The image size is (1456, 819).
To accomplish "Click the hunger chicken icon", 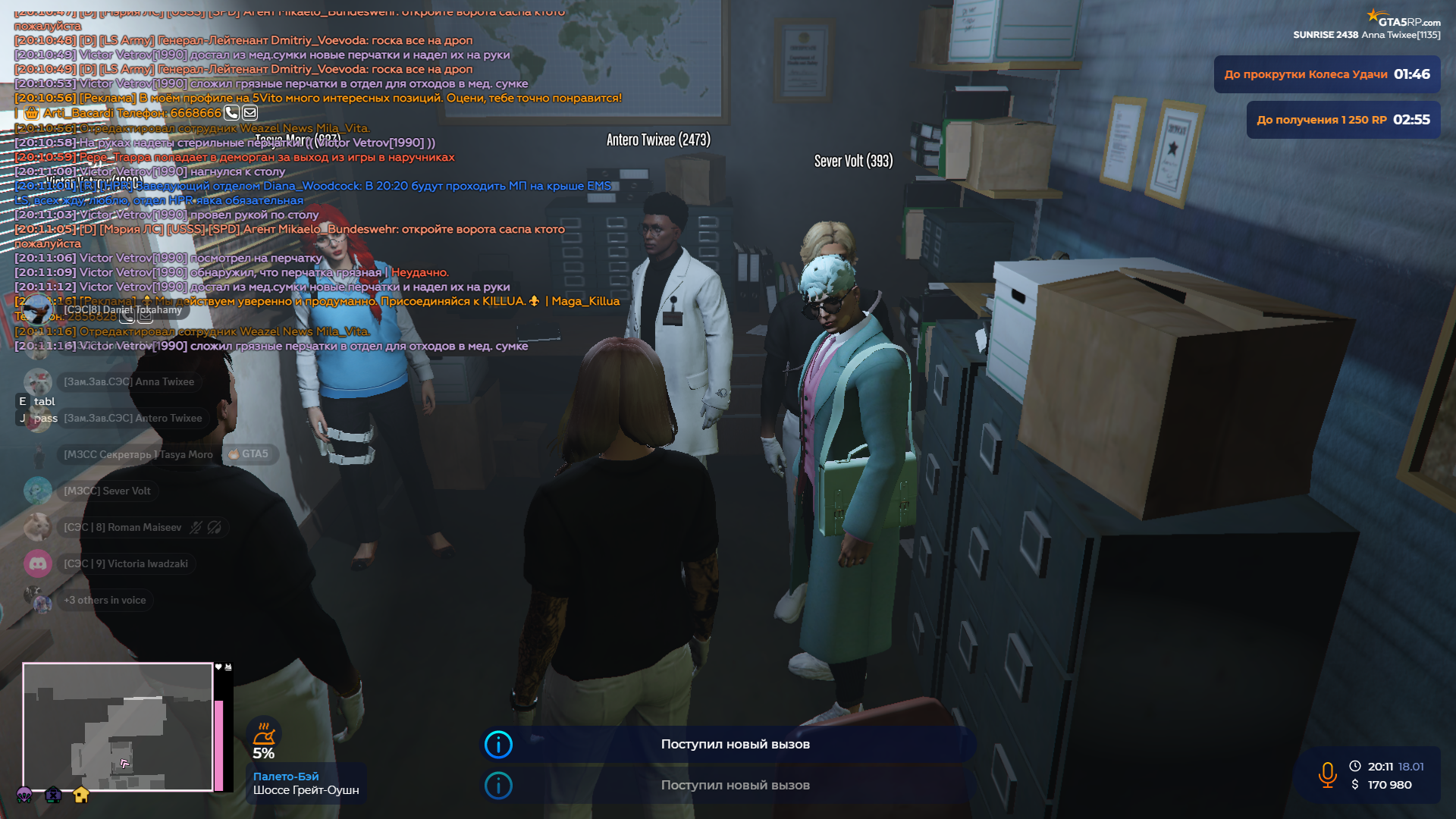I will [263, 734].
